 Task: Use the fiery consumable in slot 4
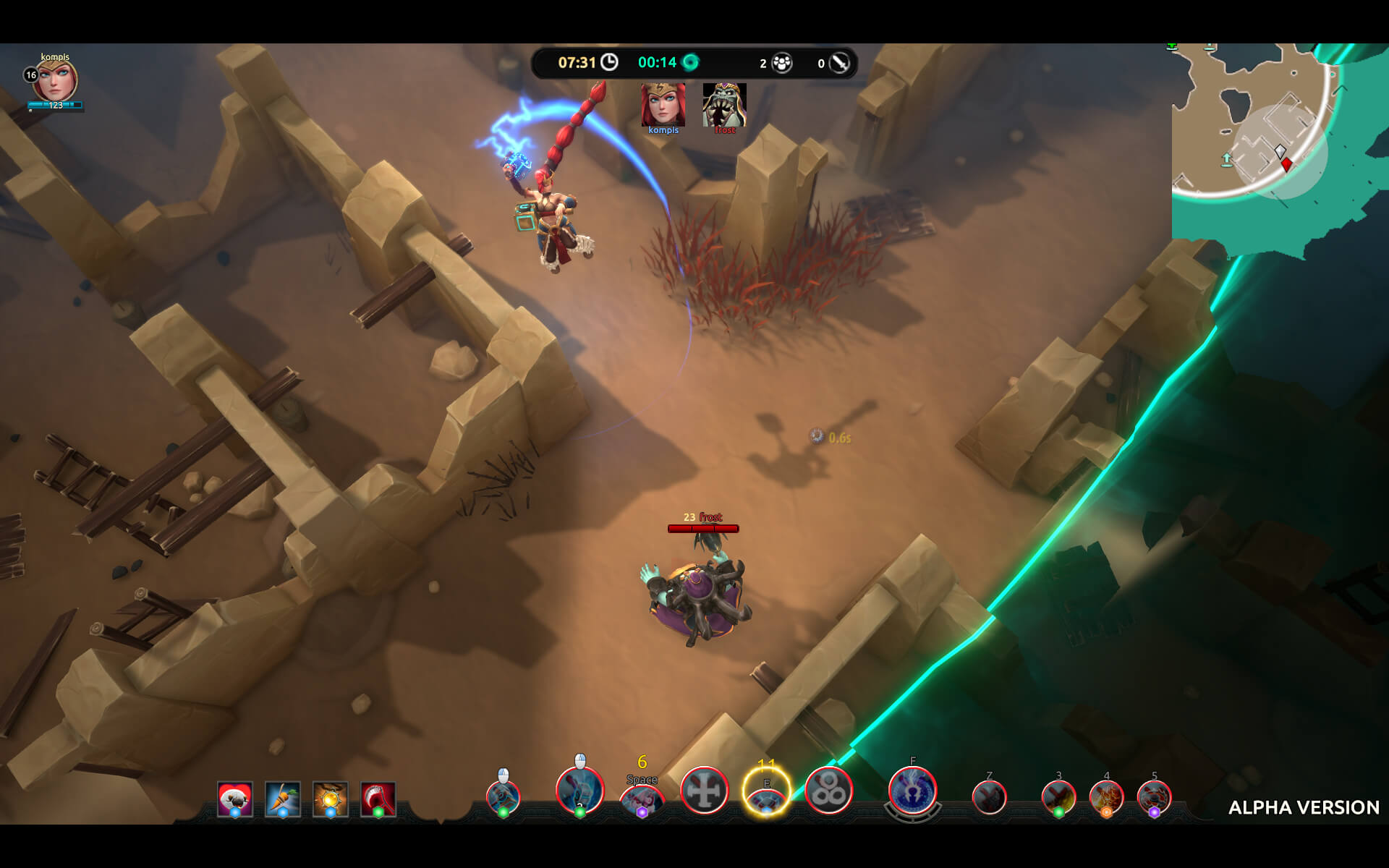(1106, 798)
